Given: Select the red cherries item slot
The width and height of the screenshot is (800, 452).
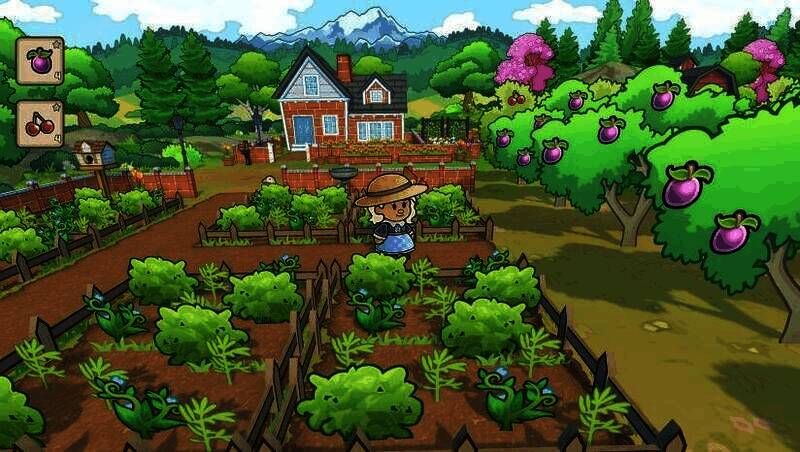Looking at the screenshot, I should (x=40, y=123).
